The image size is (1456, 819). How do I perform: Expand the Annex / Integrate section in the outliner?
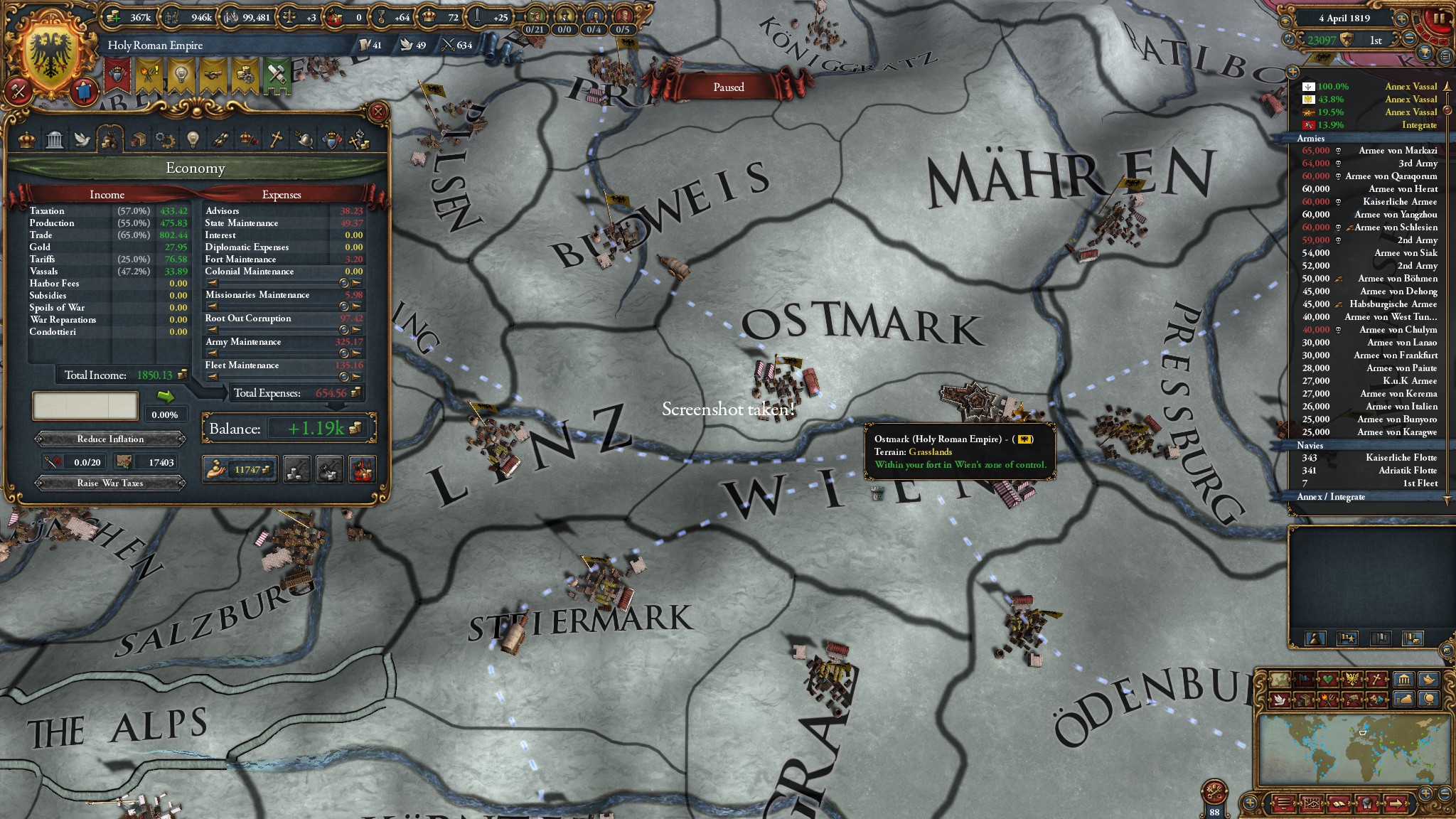[1329, 497]
